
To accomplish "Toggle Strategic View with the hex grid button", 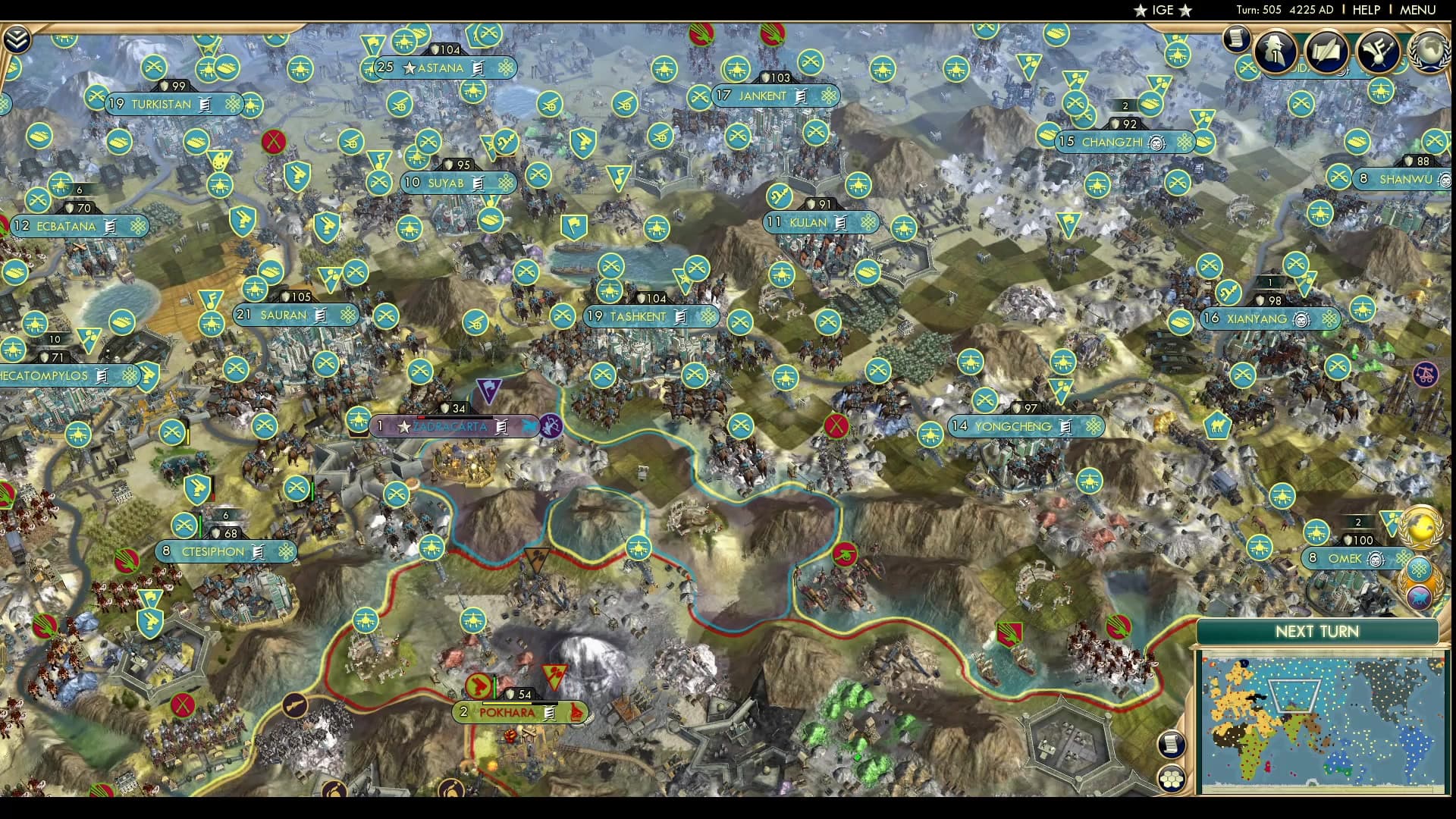I will pyautogui.click(x=1172, y=777).
